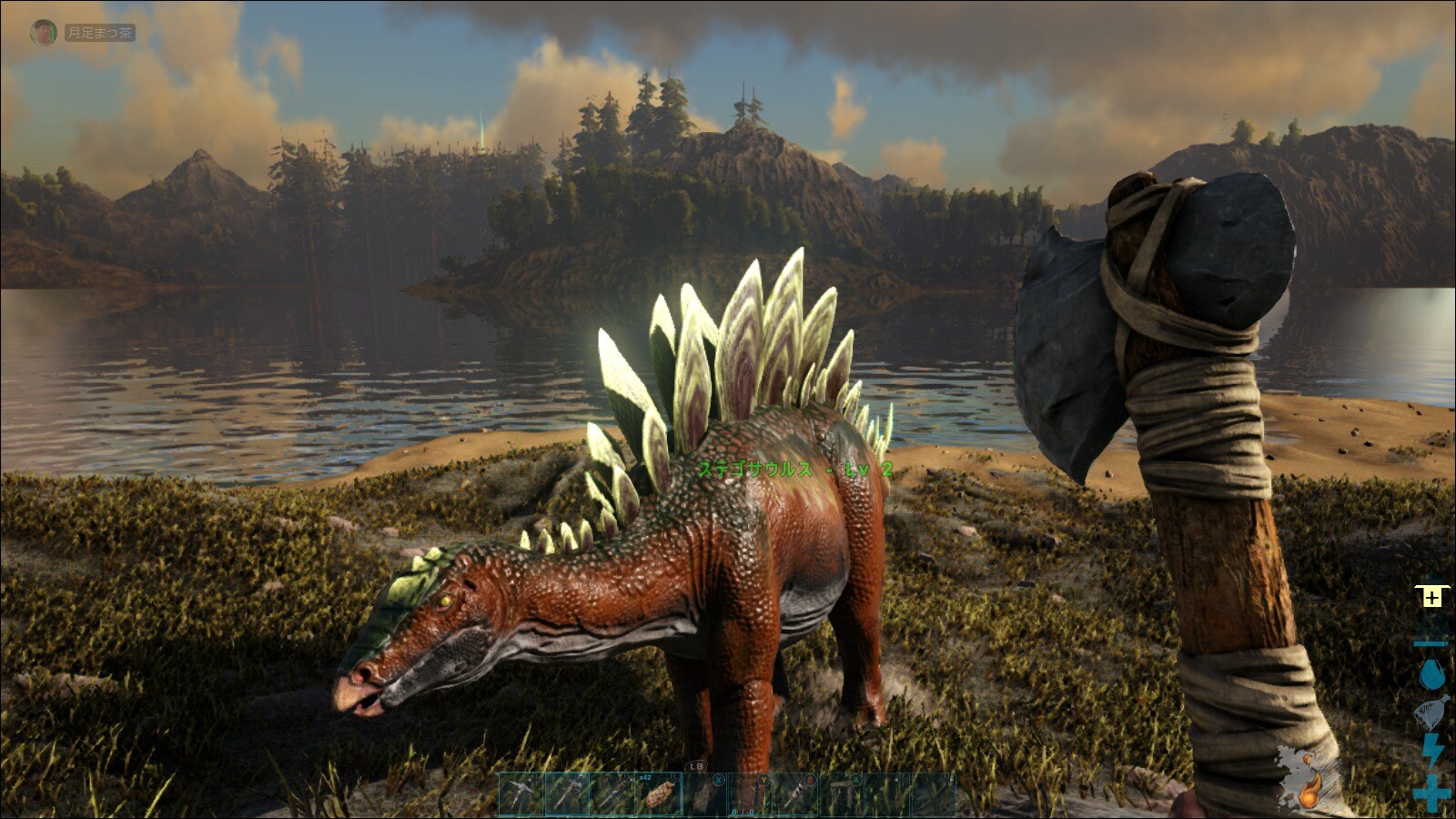Click the health cross icon at bottom right
This screenshot has height=819, width=1456.
pyautogui.click(x=1432, y=791)
